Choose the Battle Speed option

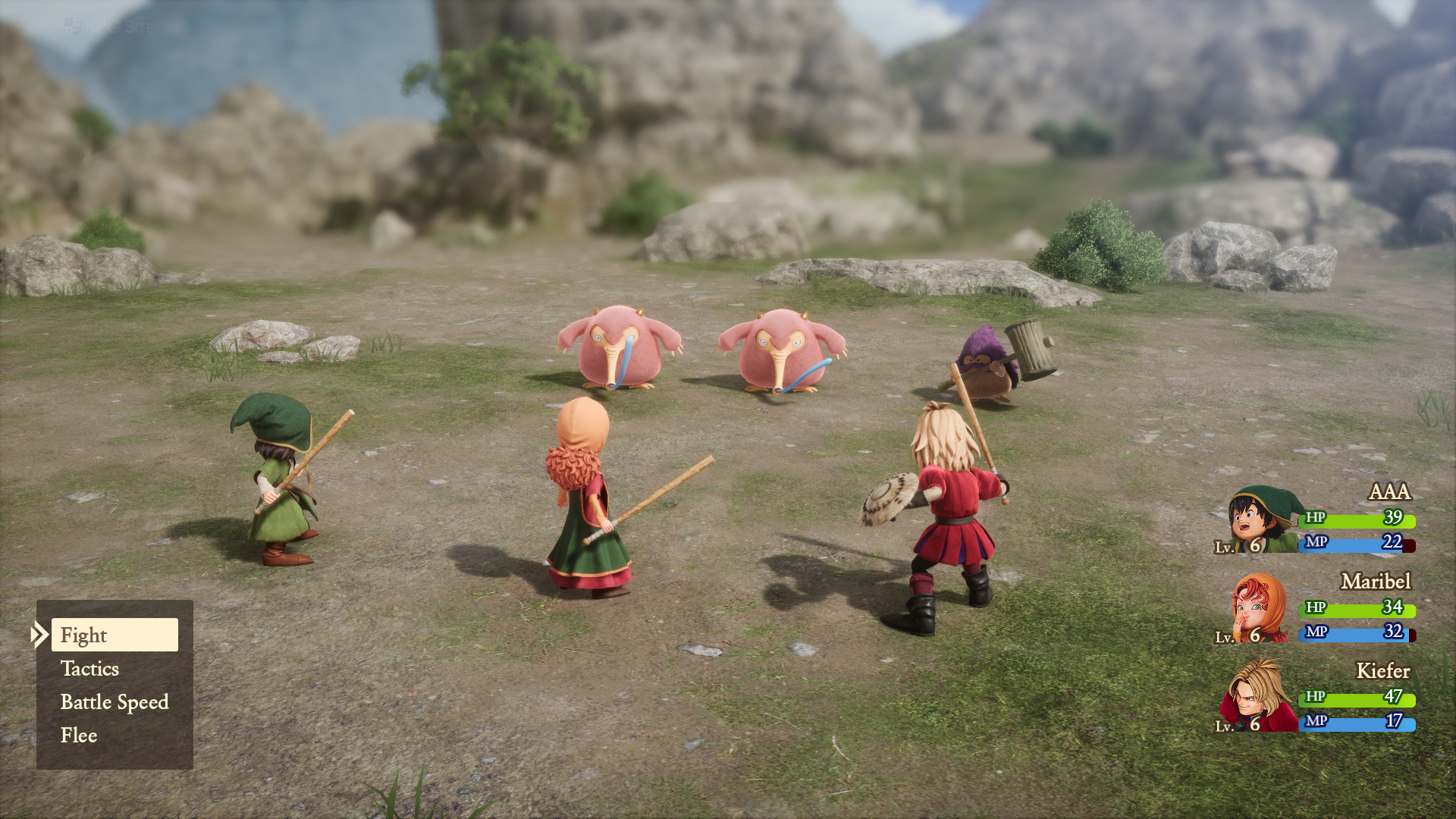point(115,702)
